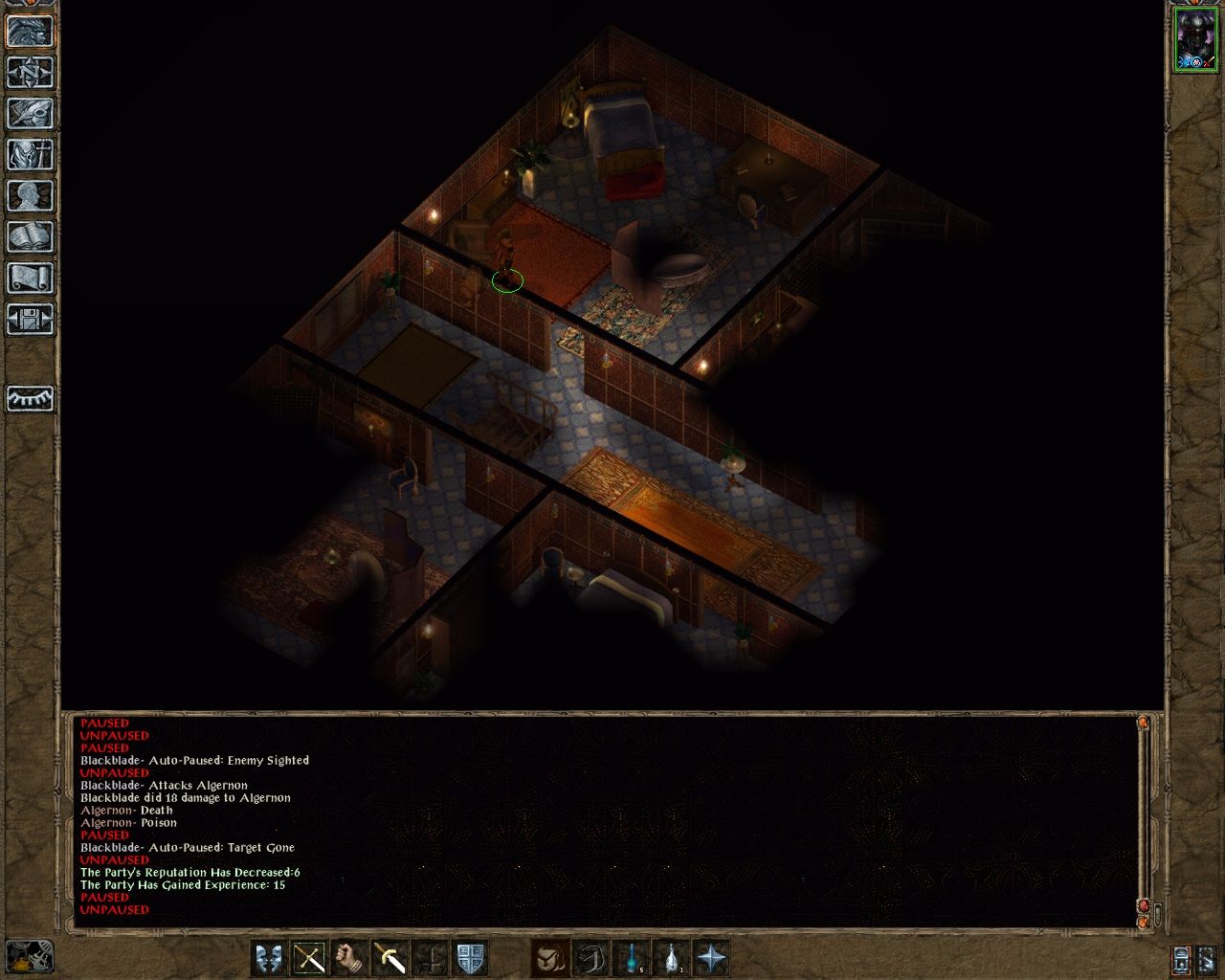Select the short sword quick weapon slot
The image size is (1225, 980).
tap(390, 958)
